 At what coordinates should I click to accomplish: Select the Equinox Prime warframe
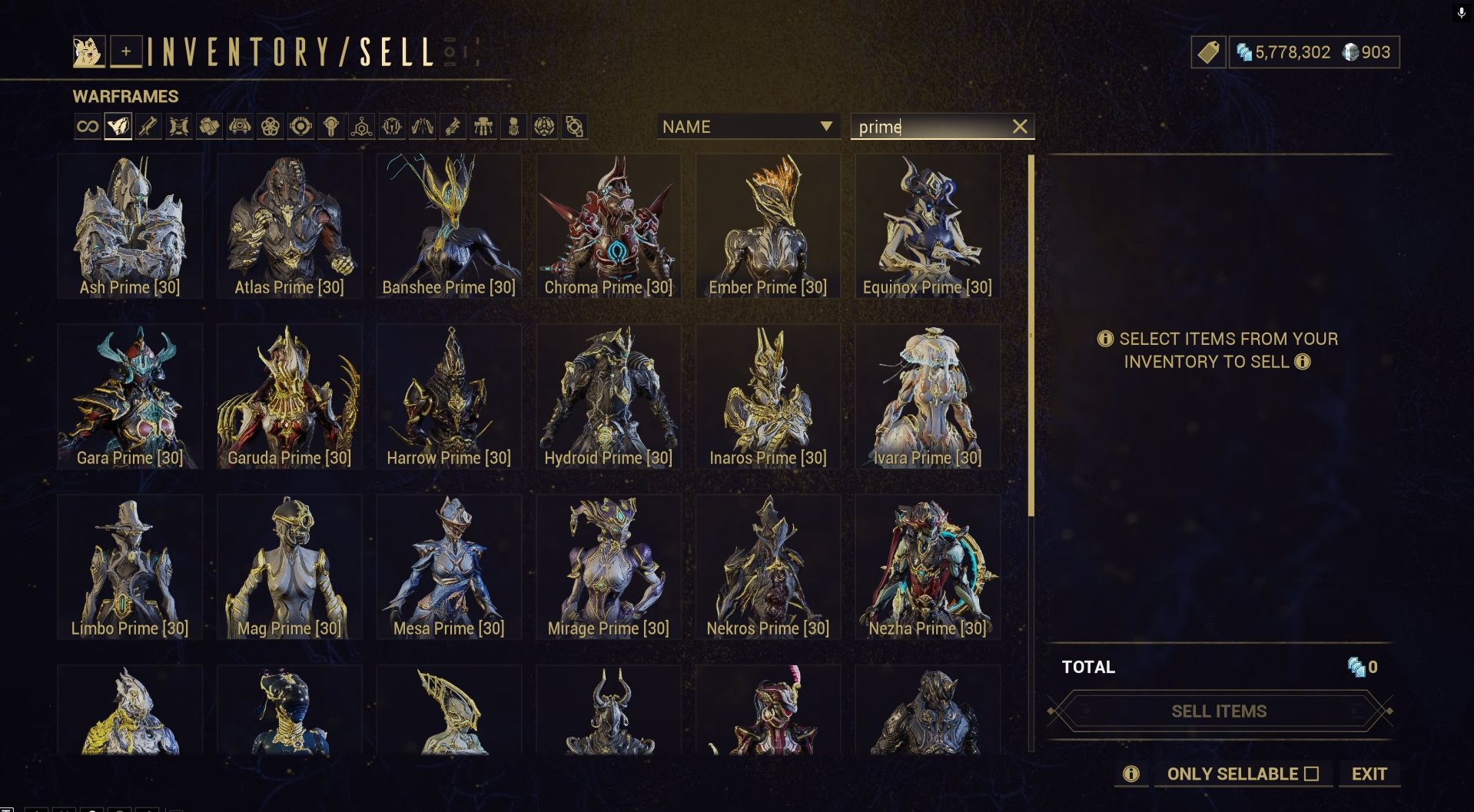[927, 226]
